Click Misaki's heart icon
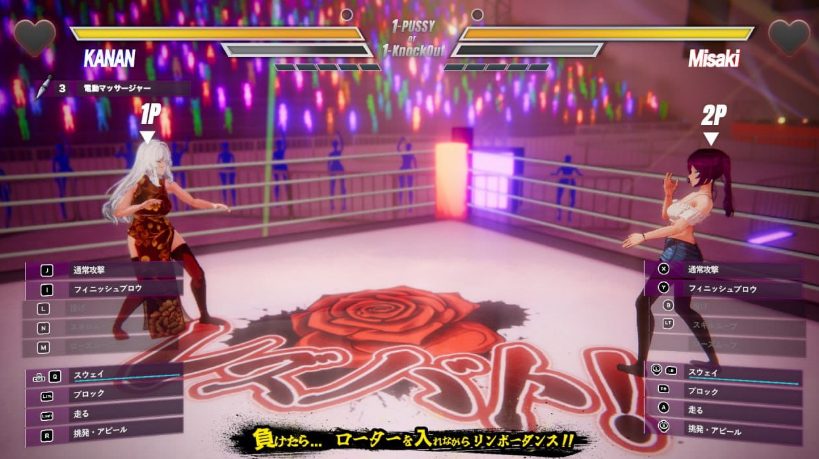The image size is (819, 459). click(787, 37)
